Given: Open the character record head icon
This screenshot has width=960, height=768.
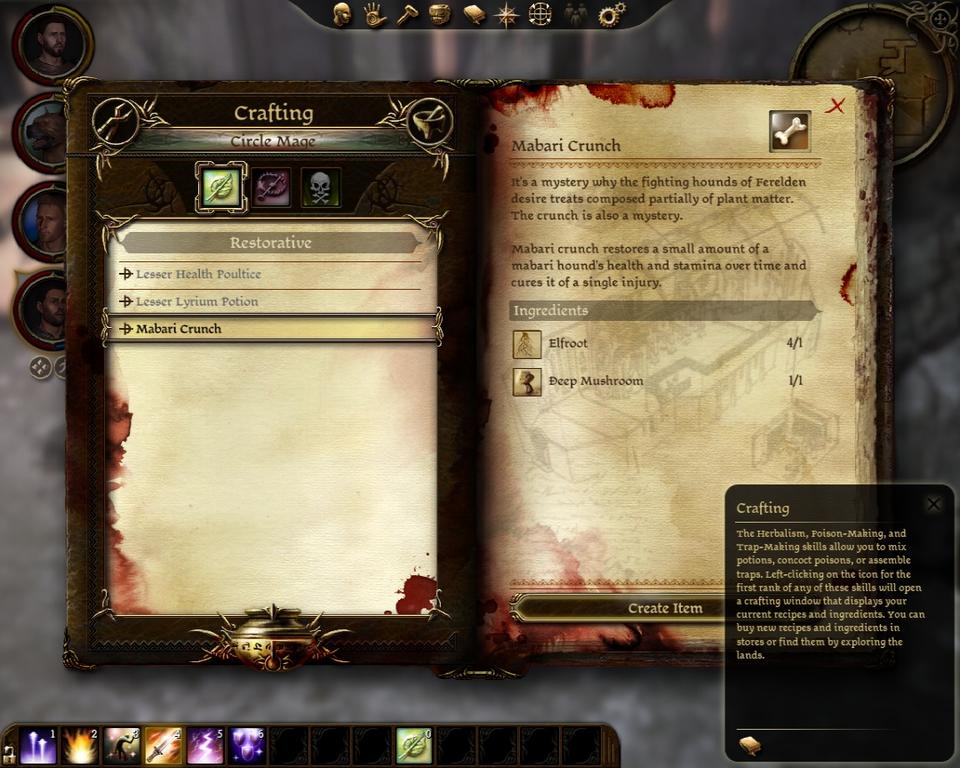Looking at the screenshot, I should 342,14.
